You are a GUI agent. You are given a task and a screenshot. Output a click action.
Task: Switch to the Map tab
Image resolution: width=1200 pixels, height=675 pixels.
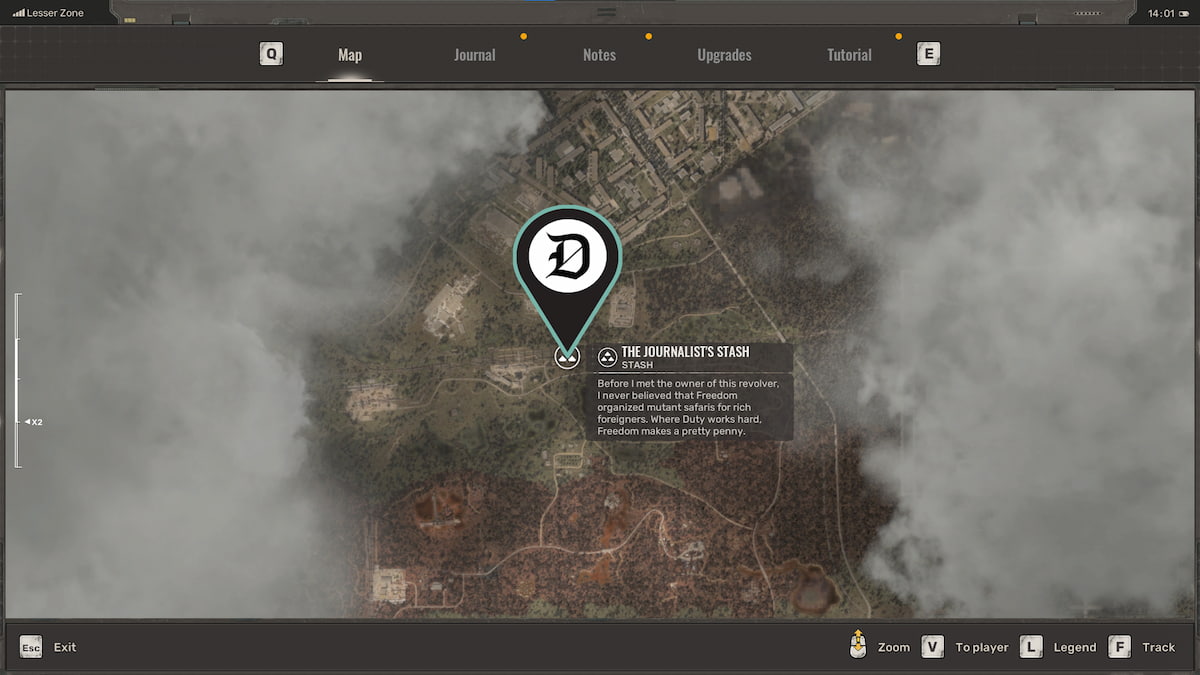coord(349,55)
